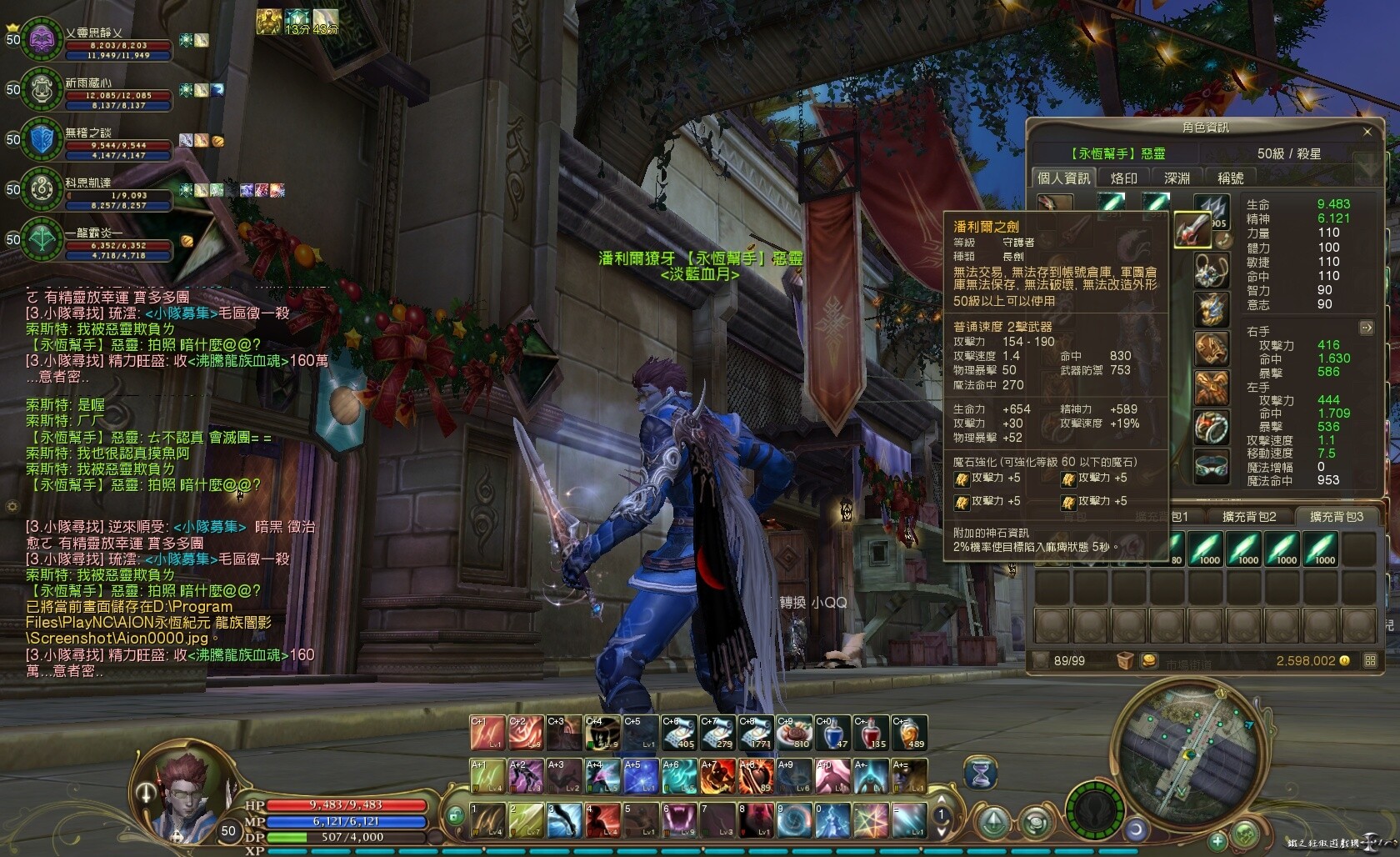Use the red health potion, count 135
This screenshot has width=1400, height=857.
click(x=871, y=733)
